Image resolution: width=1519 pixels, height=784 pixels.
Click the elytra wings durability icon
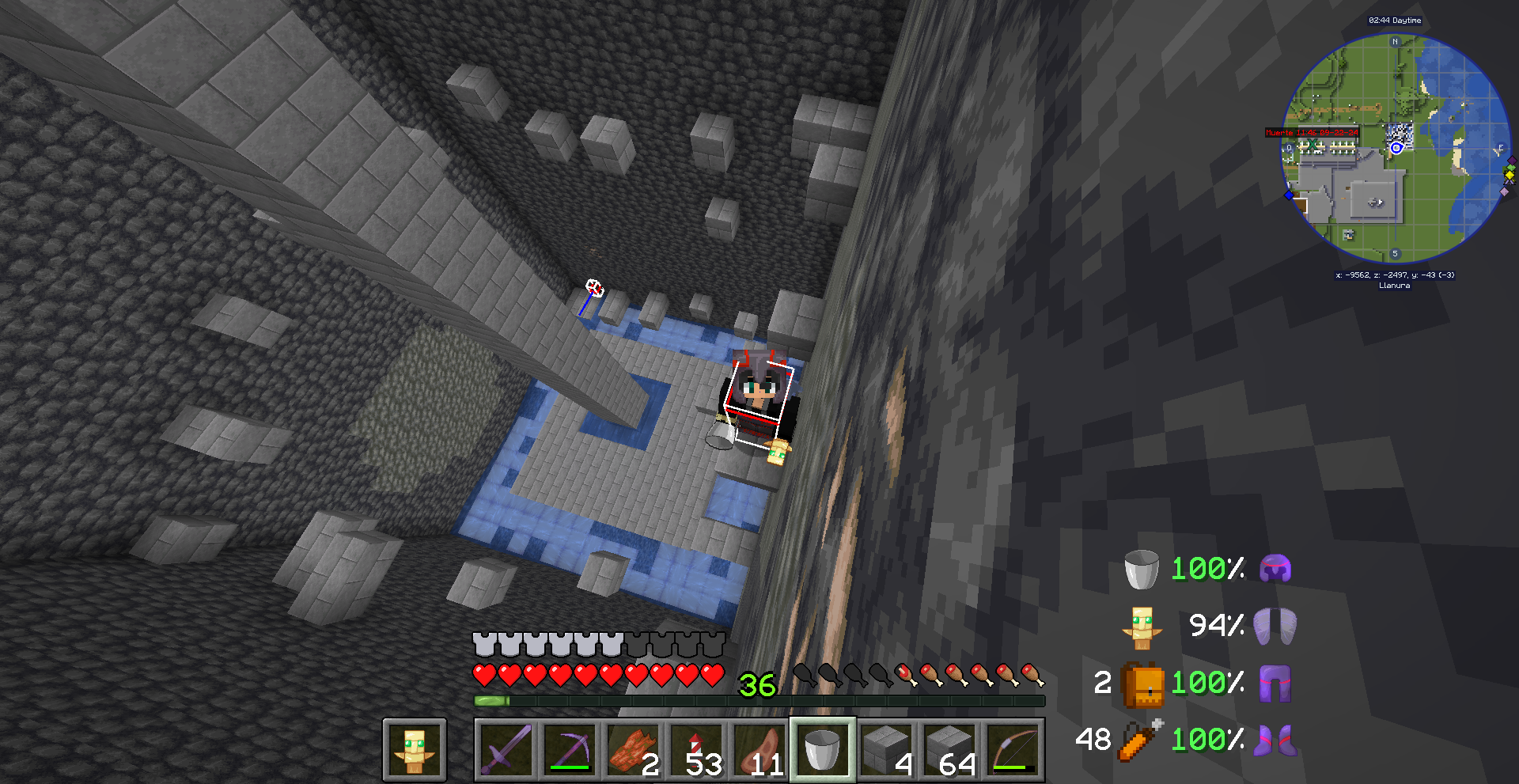coord(1275,626)
